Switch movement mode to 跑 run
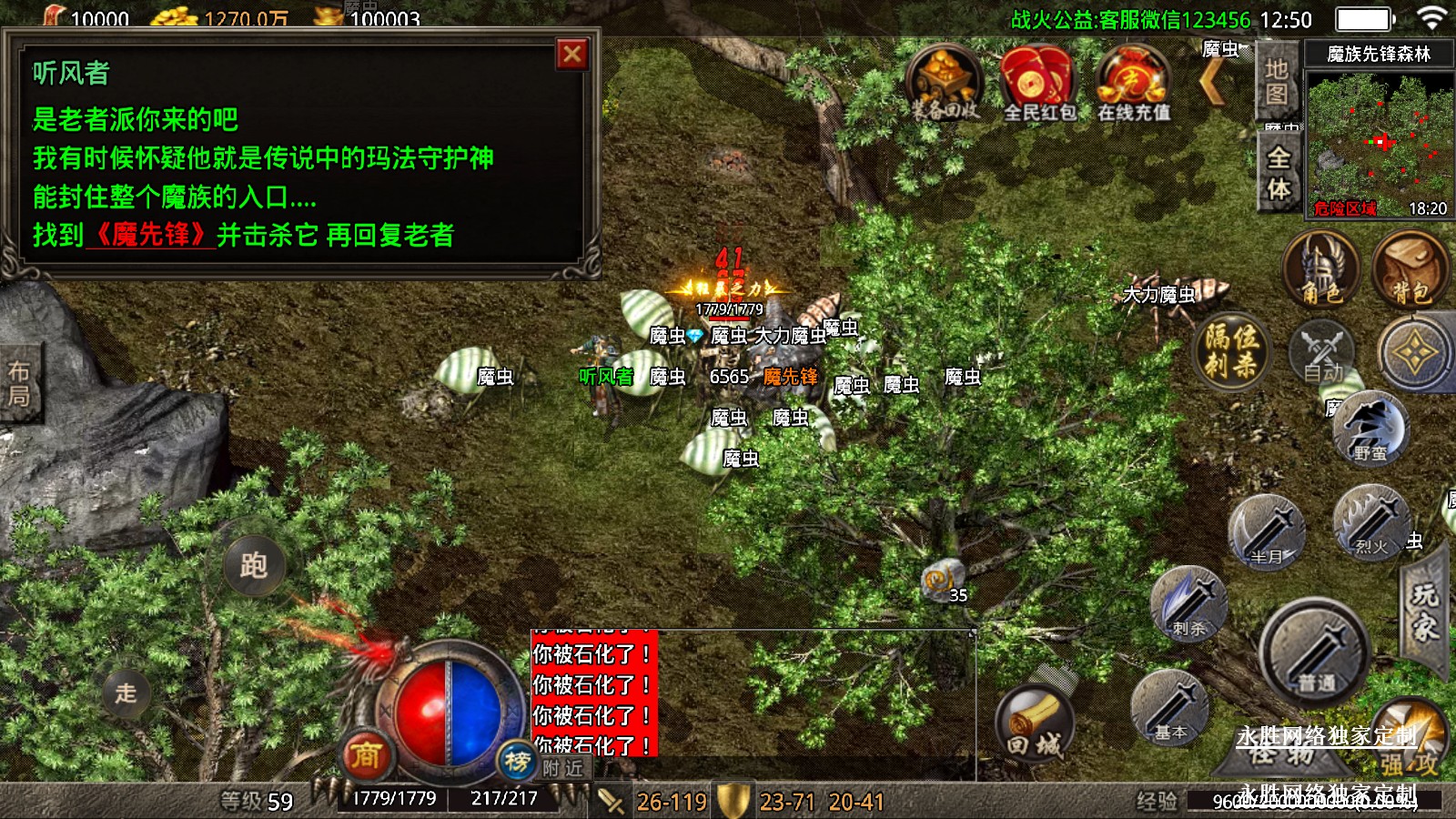 (254, 565)
